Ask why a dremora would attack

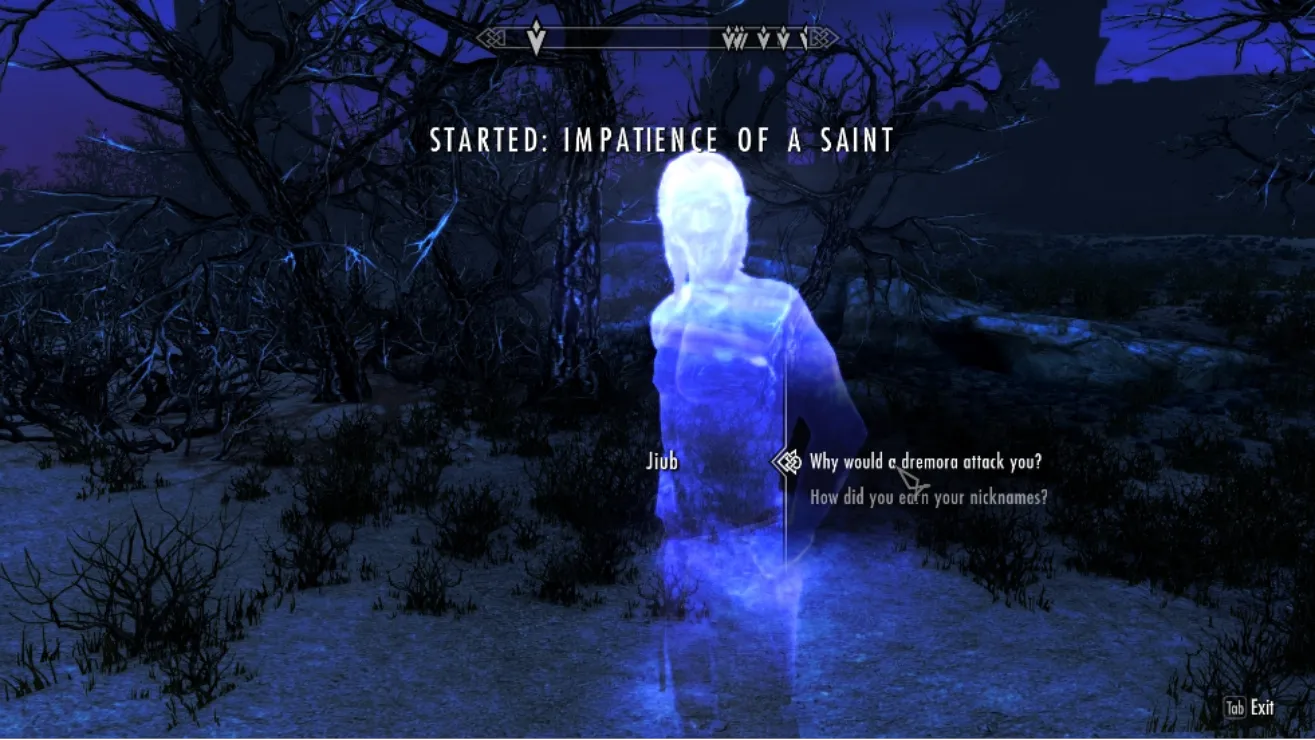pyautogui.click(x=925, y=462)
